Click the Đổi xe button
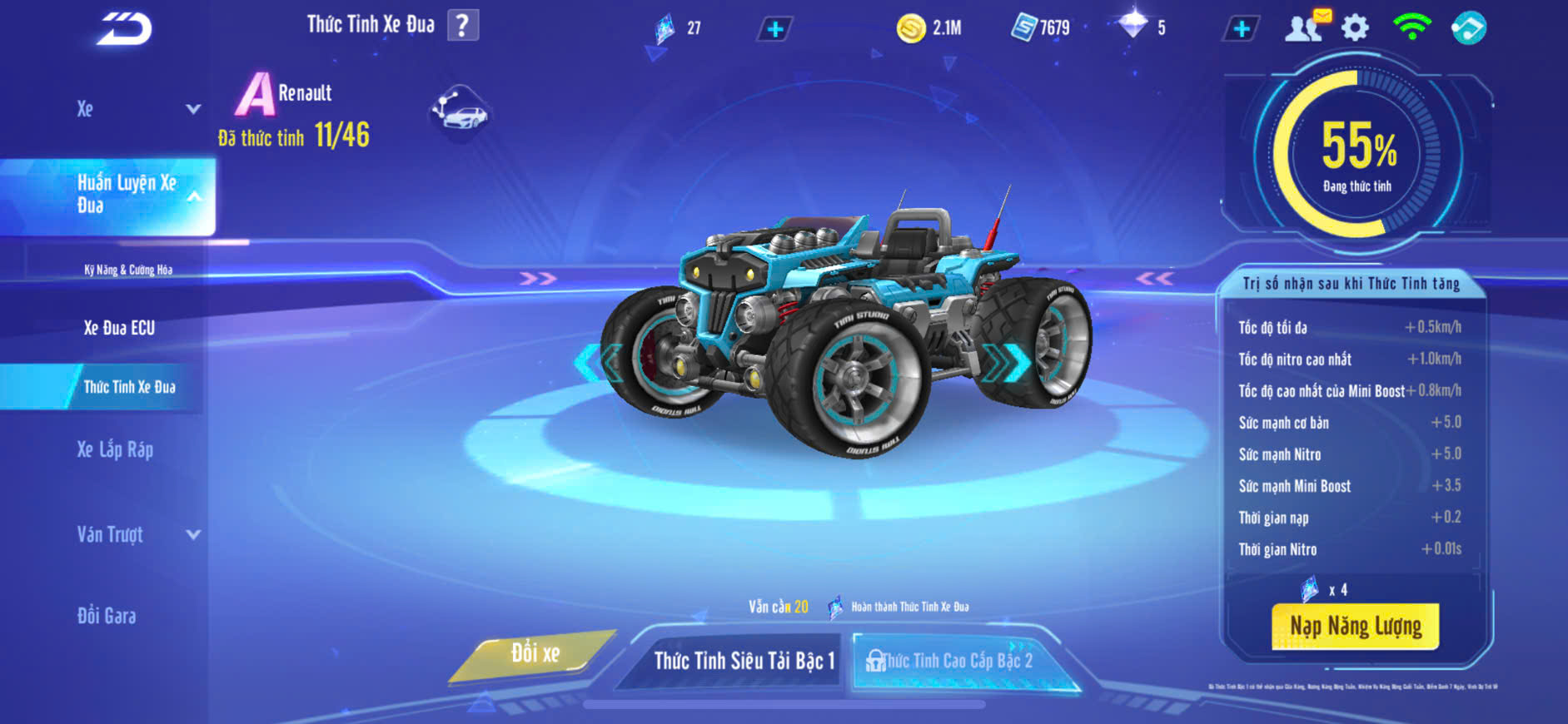The width and height of the screenshot is (1568, 724). pyautogui.click(x=535, y=654)
